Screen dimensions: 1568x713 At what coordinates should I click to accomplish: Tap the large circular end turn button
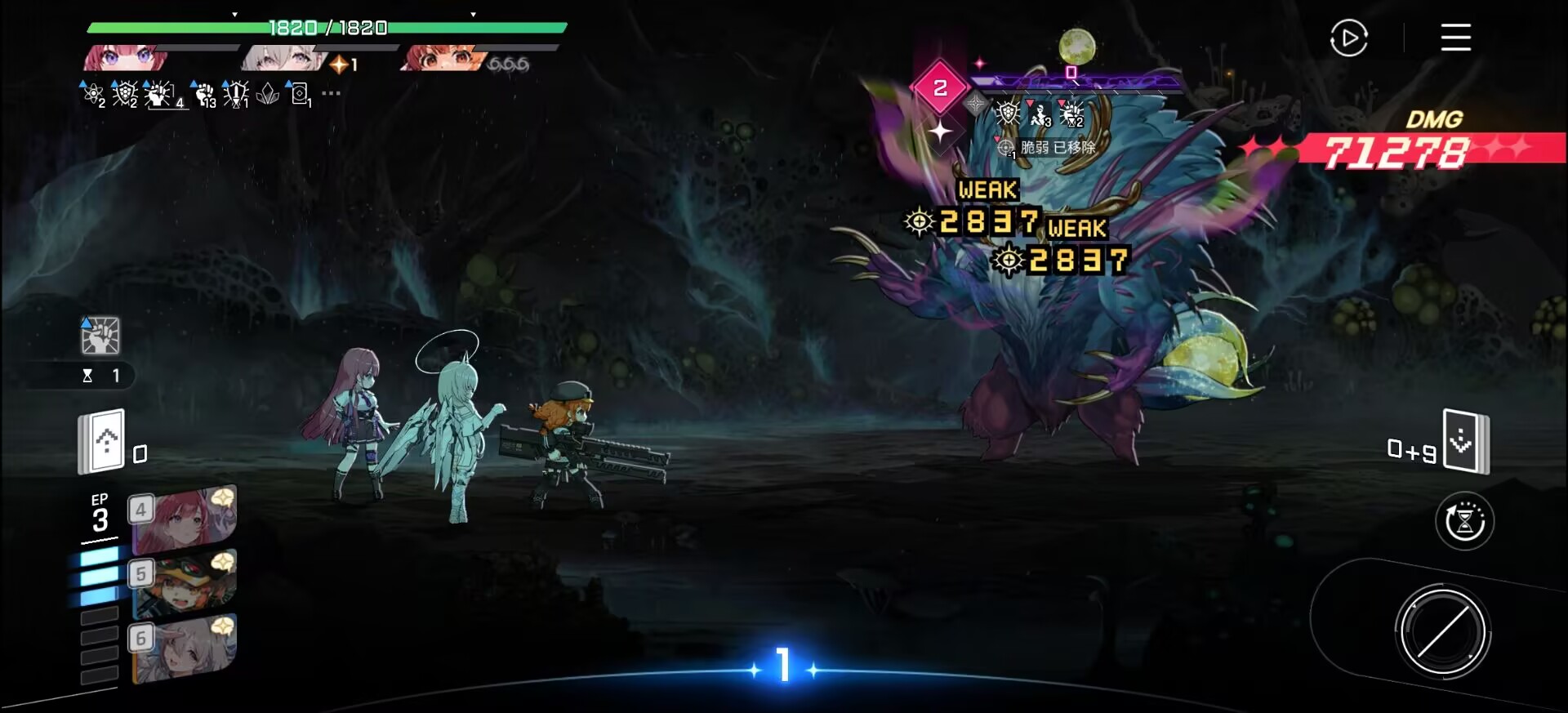1442,631
